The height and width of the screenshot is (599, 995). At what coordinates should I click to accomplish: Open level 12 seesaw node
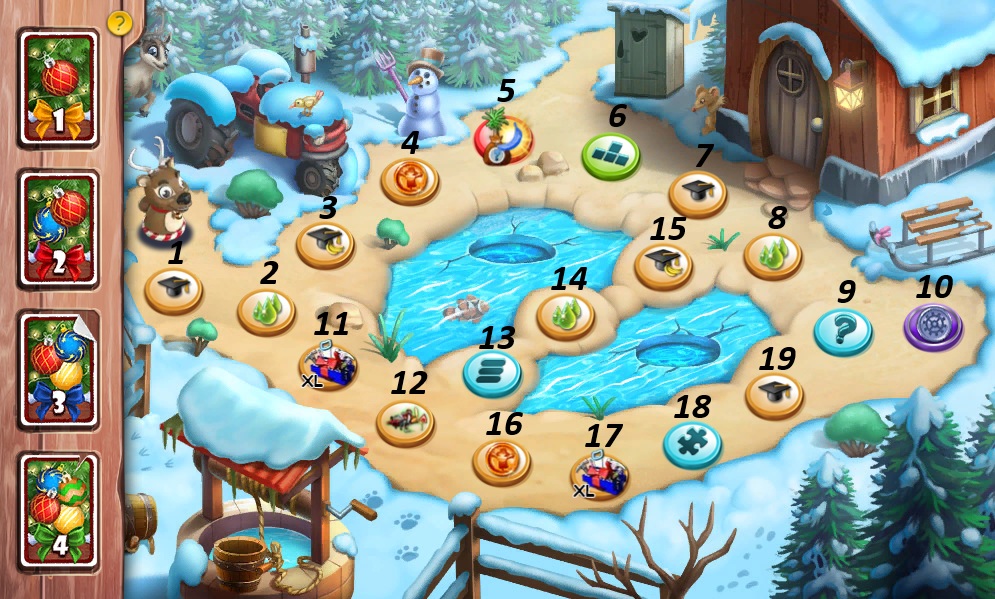coord(405,422)
